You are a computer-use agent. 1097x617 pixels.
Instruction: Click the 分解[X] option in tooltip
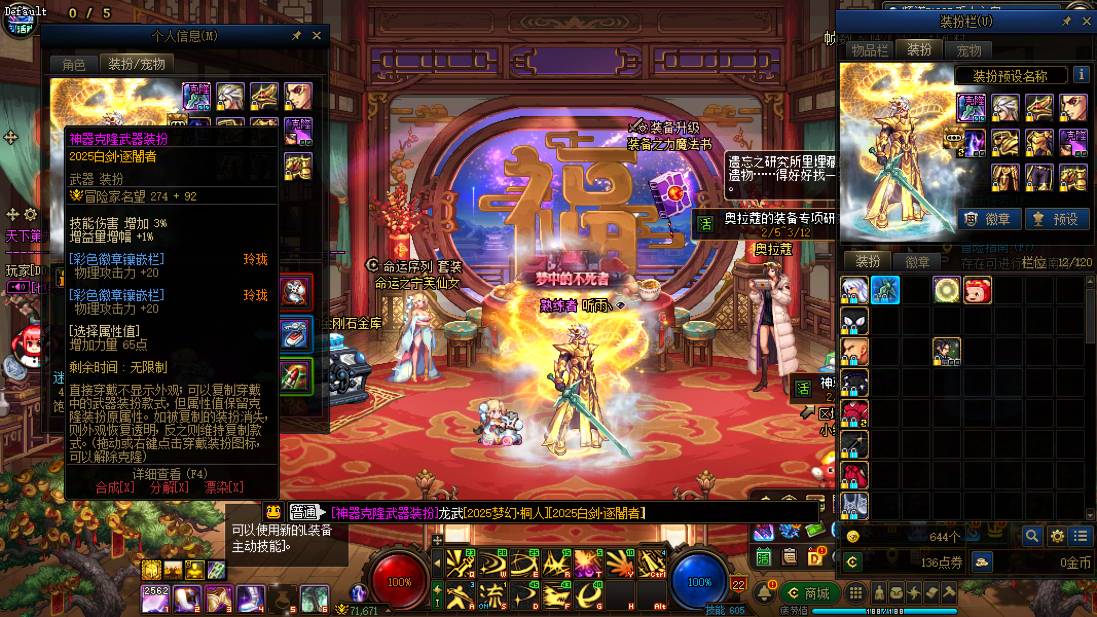[169, 487]
